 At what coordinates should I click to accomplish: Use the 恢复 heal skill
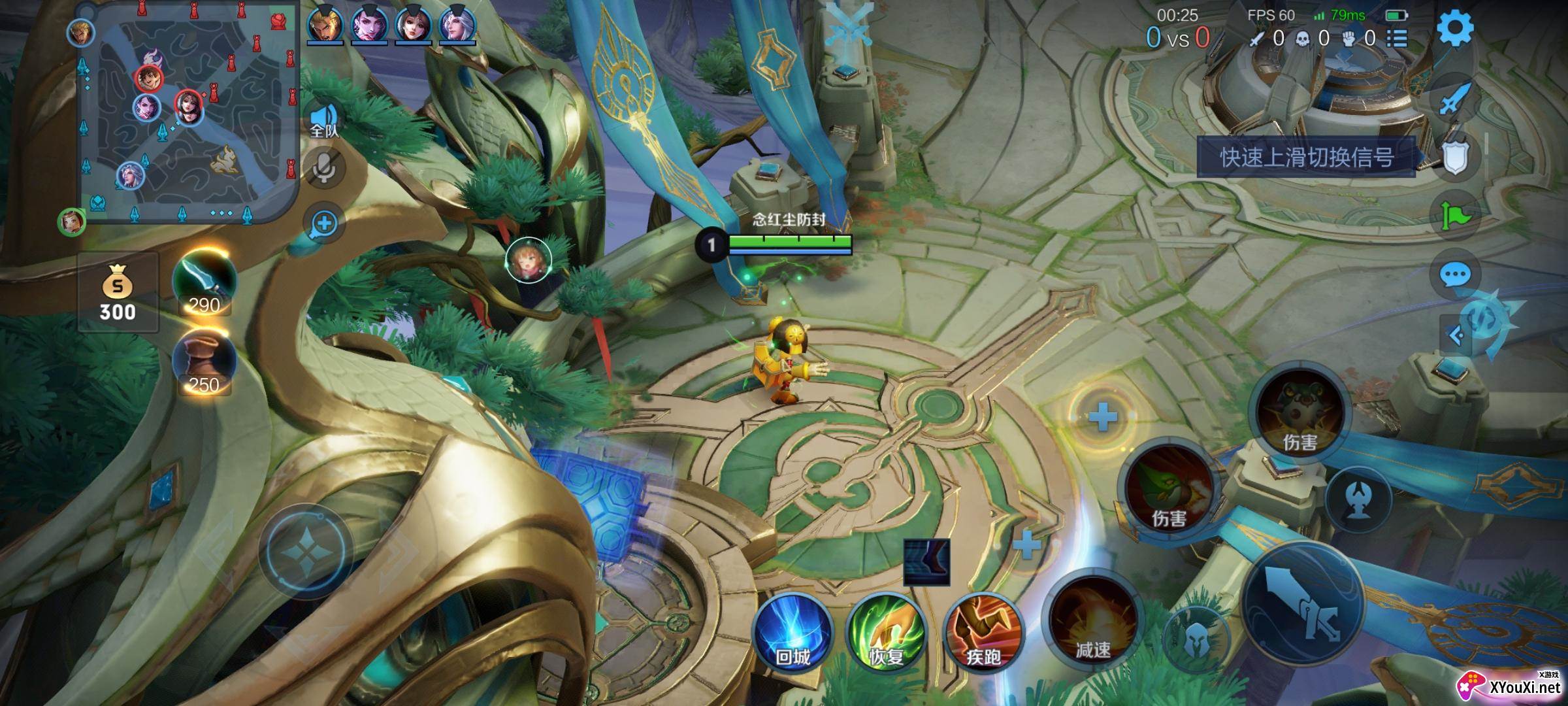(x=886, y=632)
